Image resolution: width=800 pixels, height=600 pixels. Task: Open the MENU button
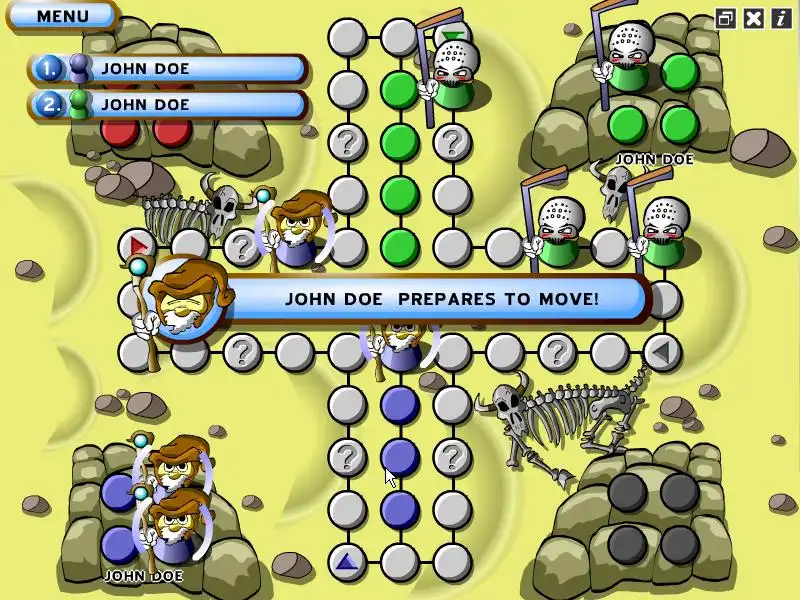62,16
